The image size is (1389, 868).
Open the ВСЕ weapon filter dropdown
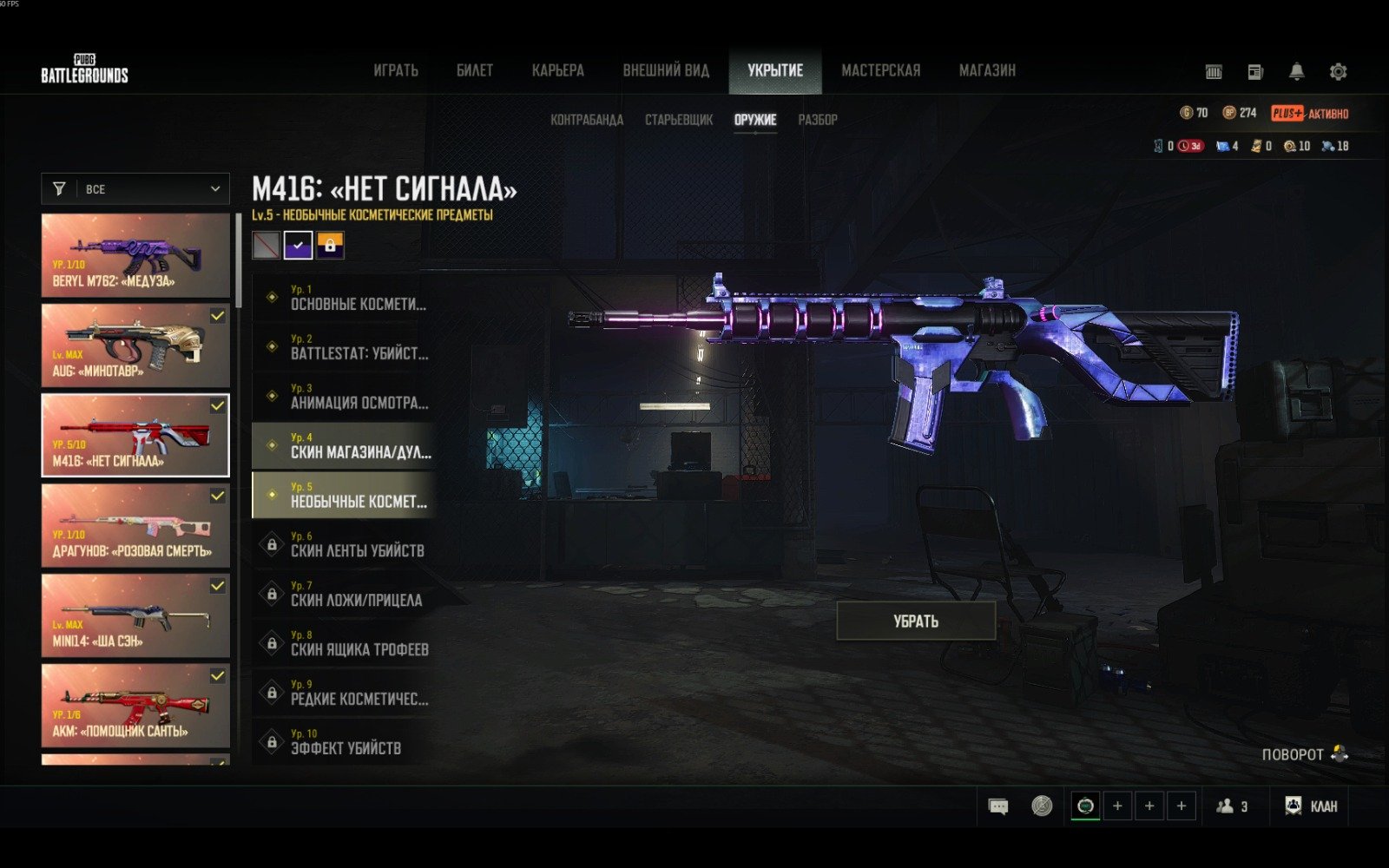tap(135, 188)
